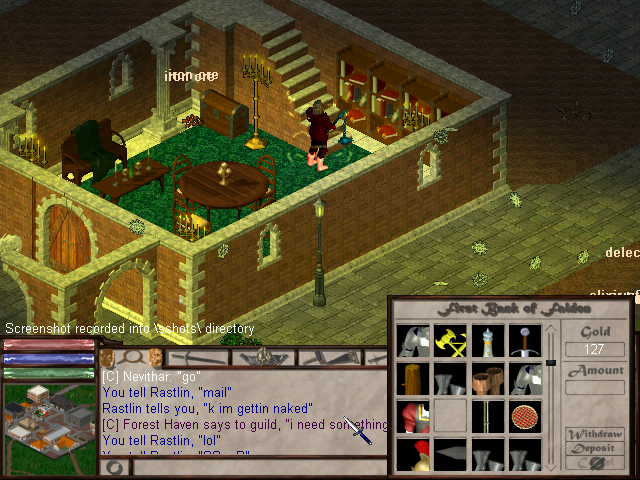Click the magnifier and faces toolbar icon
This screenshot has height=480, width=640.
click(x=132, y=357)
